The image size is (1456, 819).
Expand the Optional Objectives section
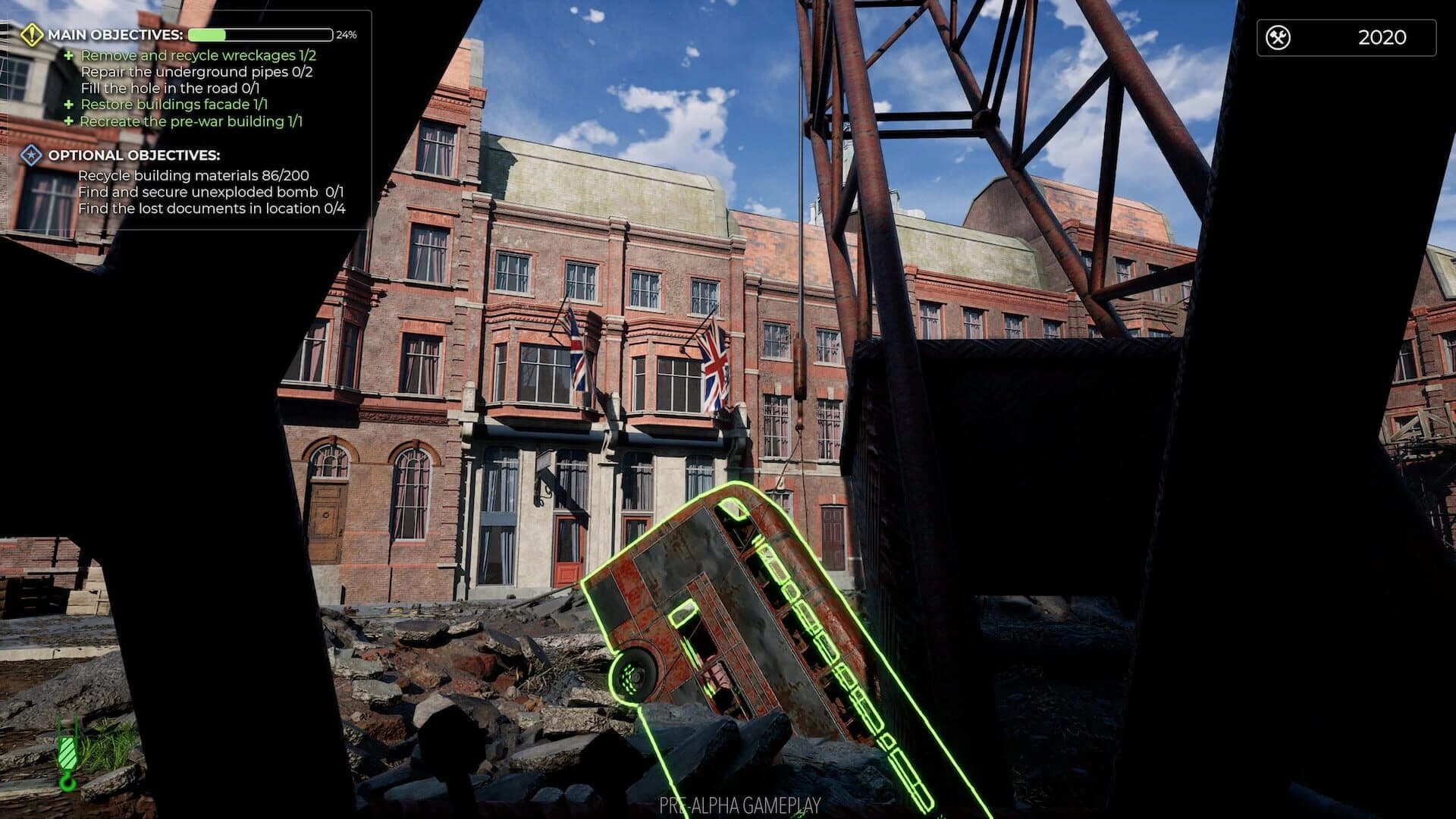coord(134,154)
